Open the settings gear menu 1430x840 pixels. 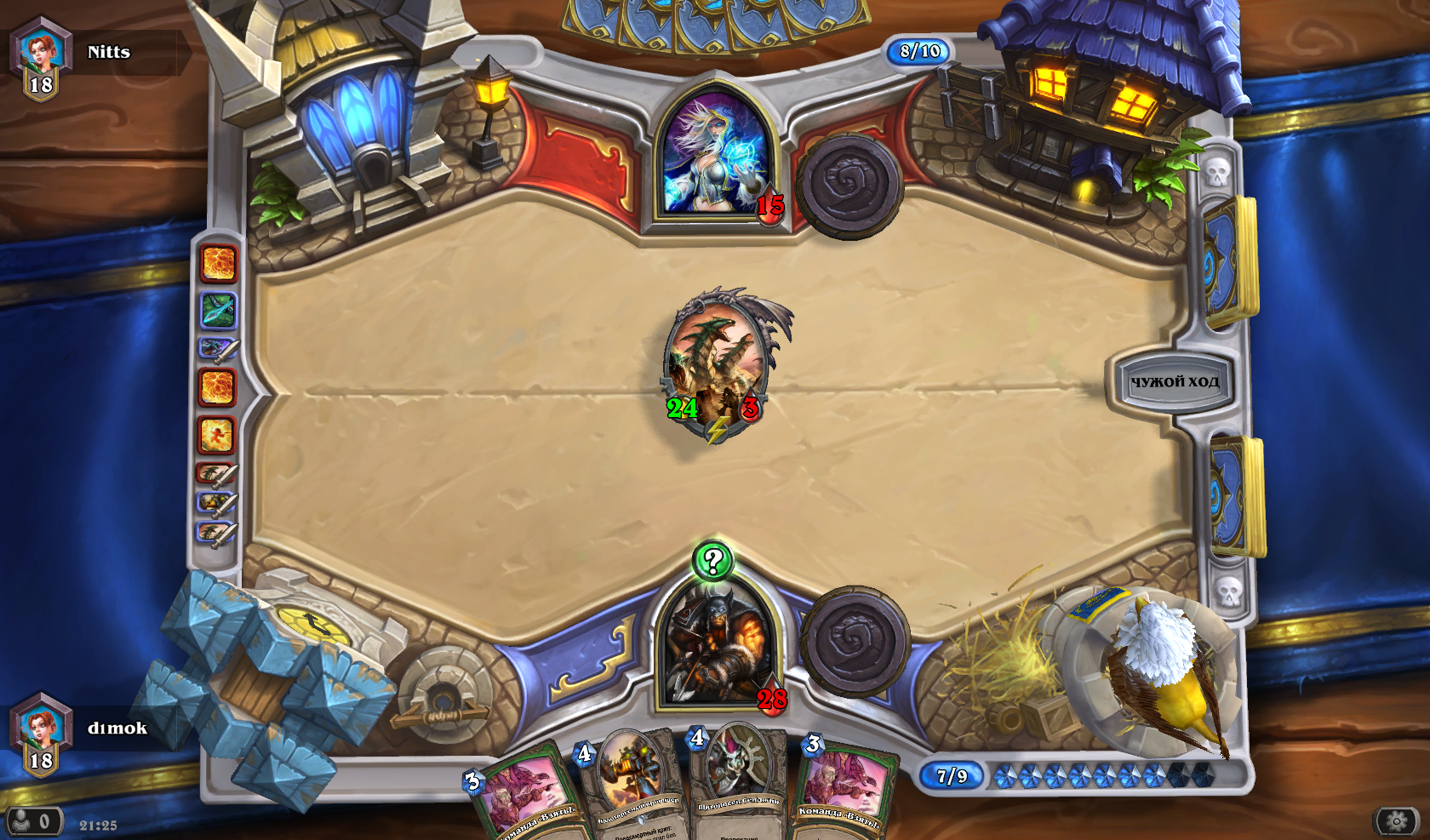click(1396, 821)
